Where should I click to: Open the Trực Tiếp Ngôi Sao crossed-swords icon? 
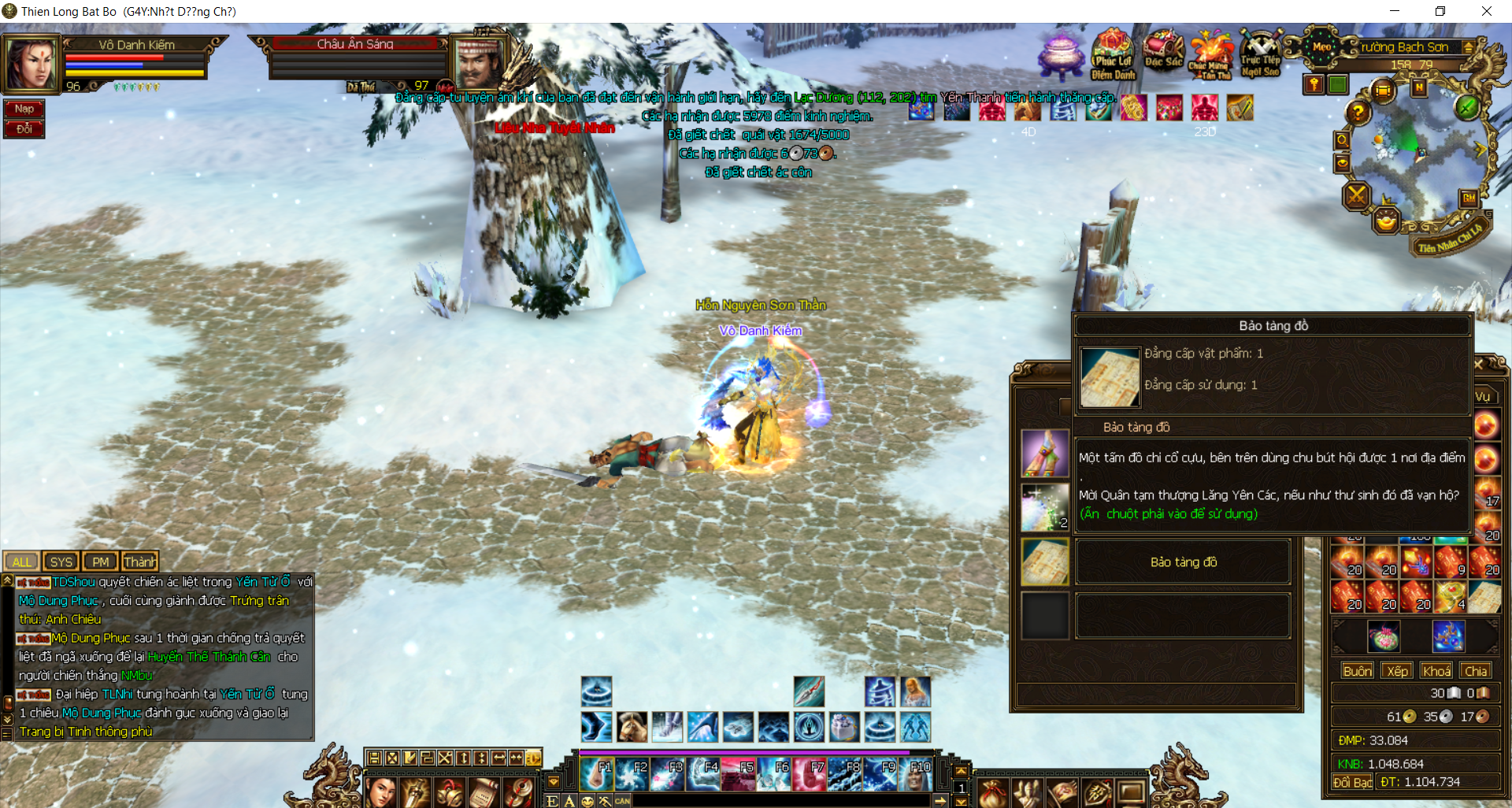(x=1260, y=54)
